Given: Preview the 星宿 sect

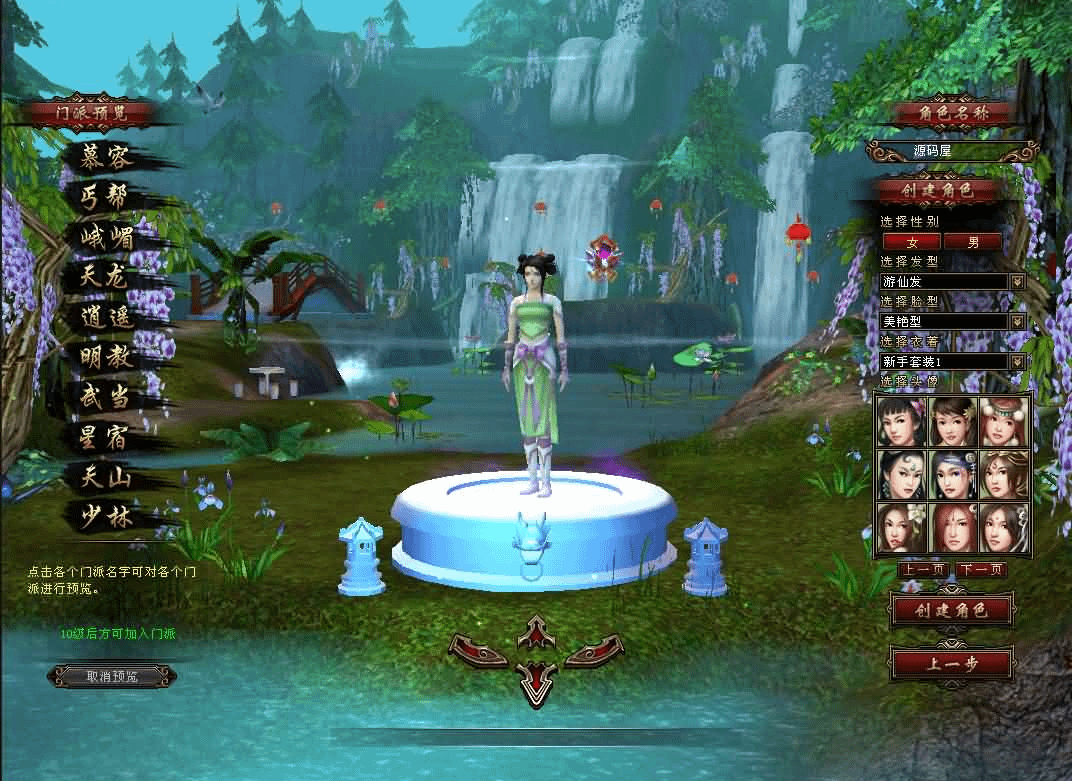Looking at the screenshot, I should pos(105,437).
